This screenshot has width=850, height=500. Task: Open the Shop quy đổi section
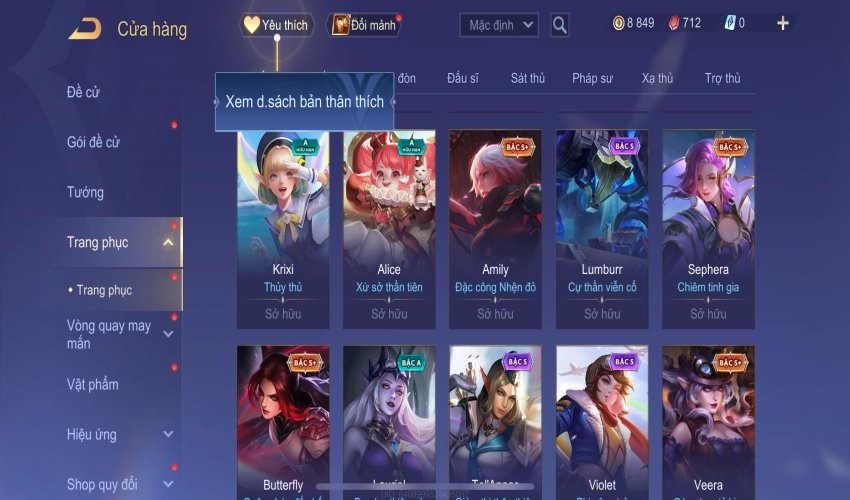[x=102, y=484]
